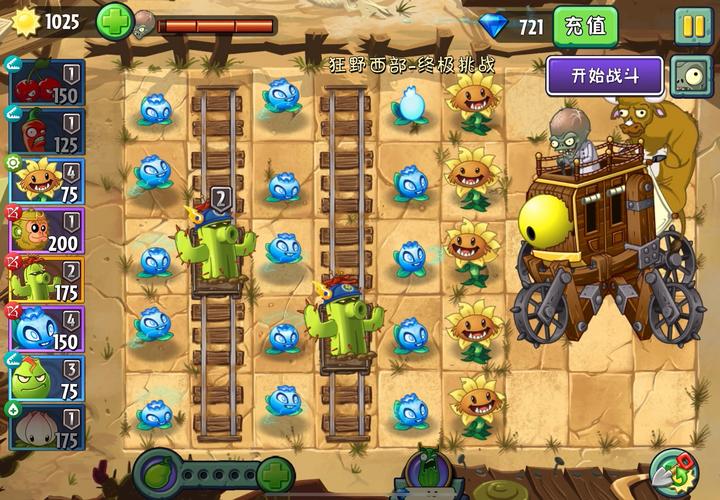Select the blue ice plant seed packet
Image resolution: width=720 pixels, height=500 pixels.
45,329
